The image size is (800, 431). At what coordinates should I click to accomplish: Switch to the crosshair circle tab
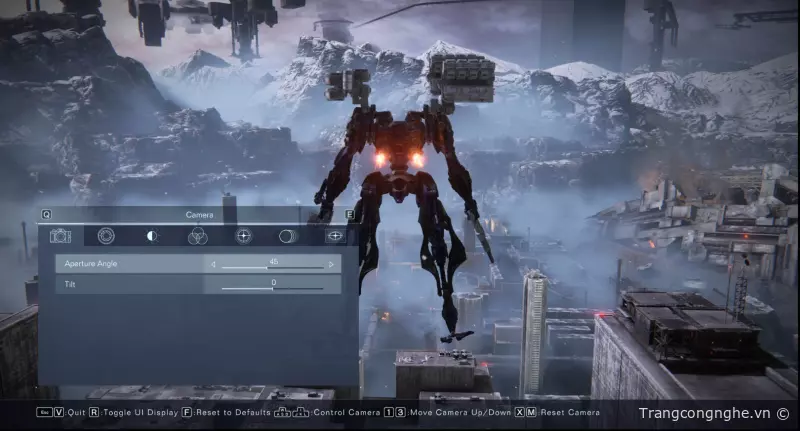pos(243,236)
